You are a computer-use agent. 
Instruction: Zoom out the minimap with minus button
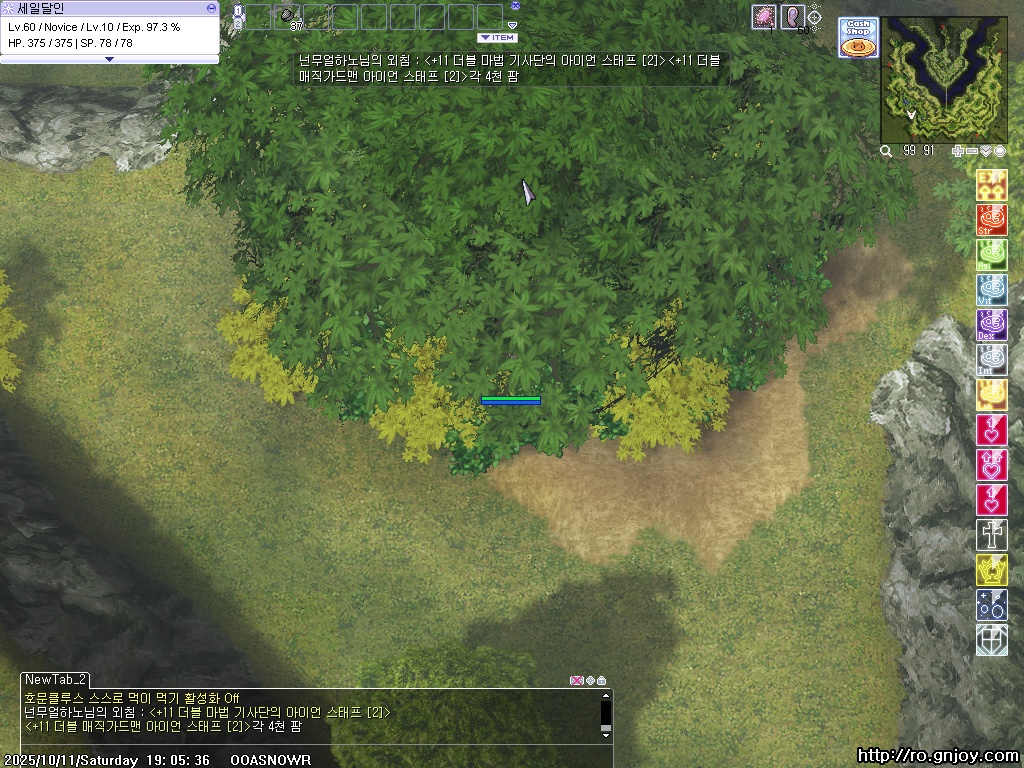[x=972, y=151]
